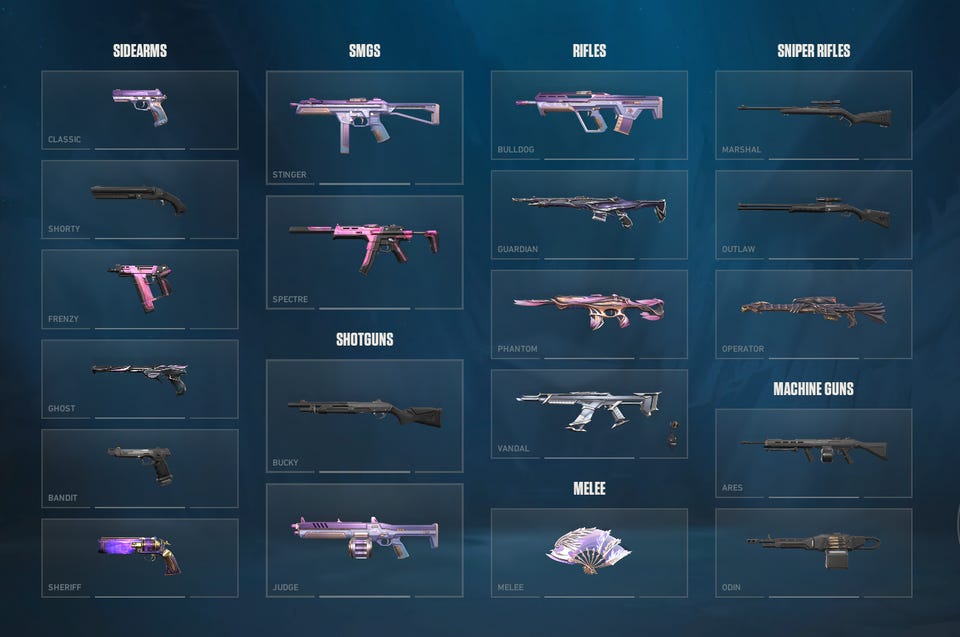
Task: Choose the Guardian rifle slot
Action: [589, 214]
